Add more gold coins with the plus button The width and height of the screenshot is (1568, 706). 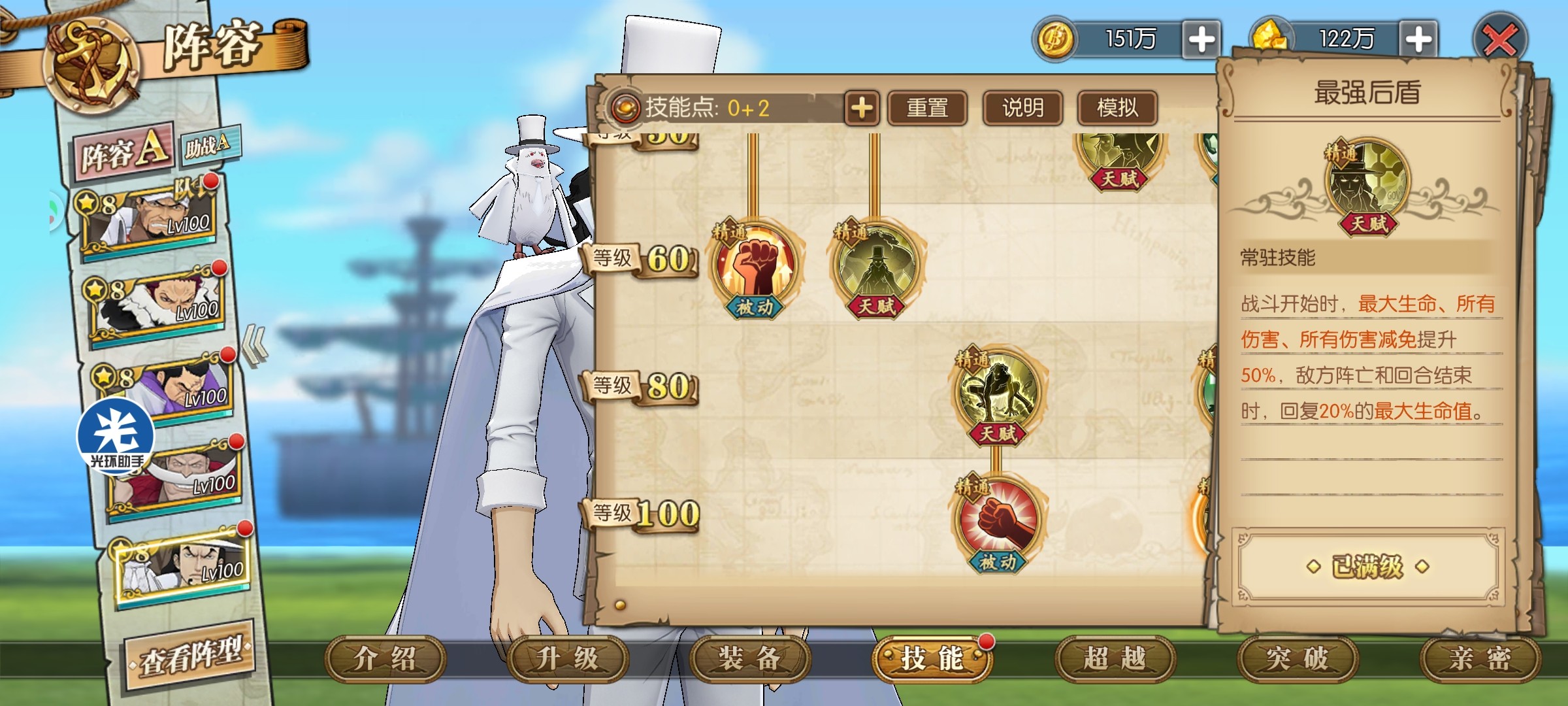(x=1201, y=39)
